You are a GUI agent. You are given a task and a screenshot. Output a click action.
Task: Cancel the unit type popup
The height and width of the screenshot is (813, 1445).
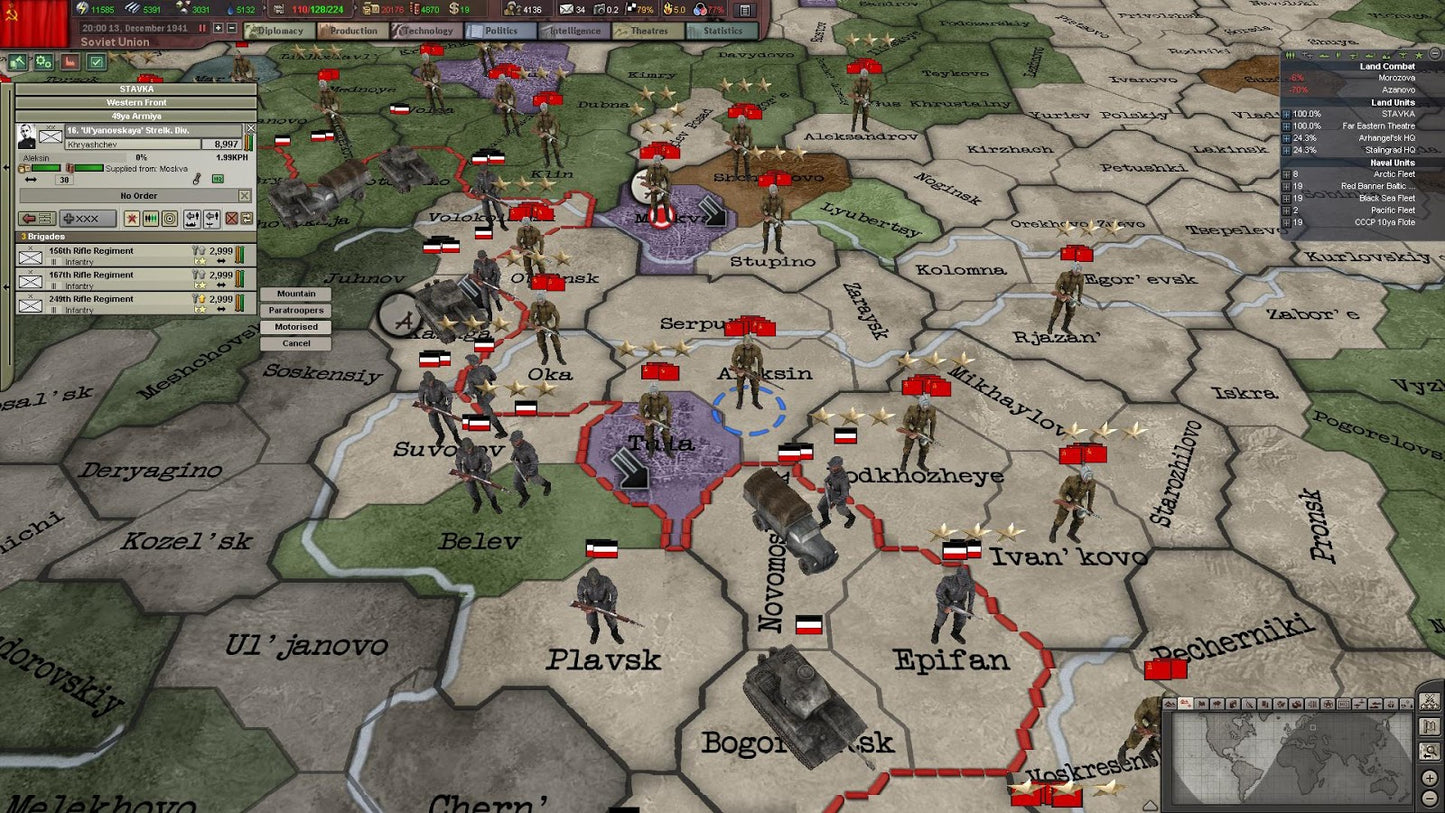296,343
